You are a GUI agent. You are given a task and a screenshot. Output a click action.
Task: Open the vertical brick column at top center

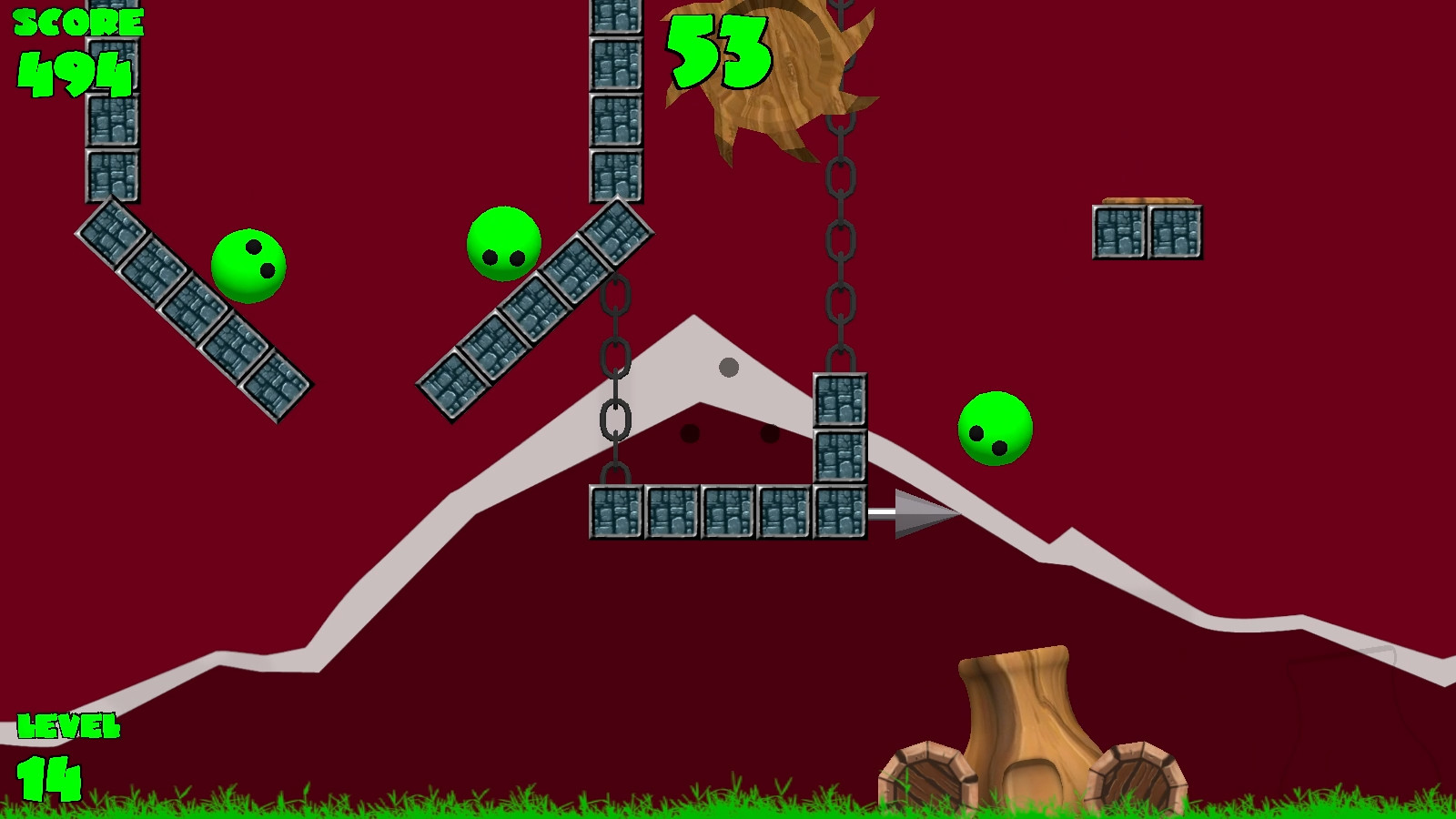(x=618, y=100)
